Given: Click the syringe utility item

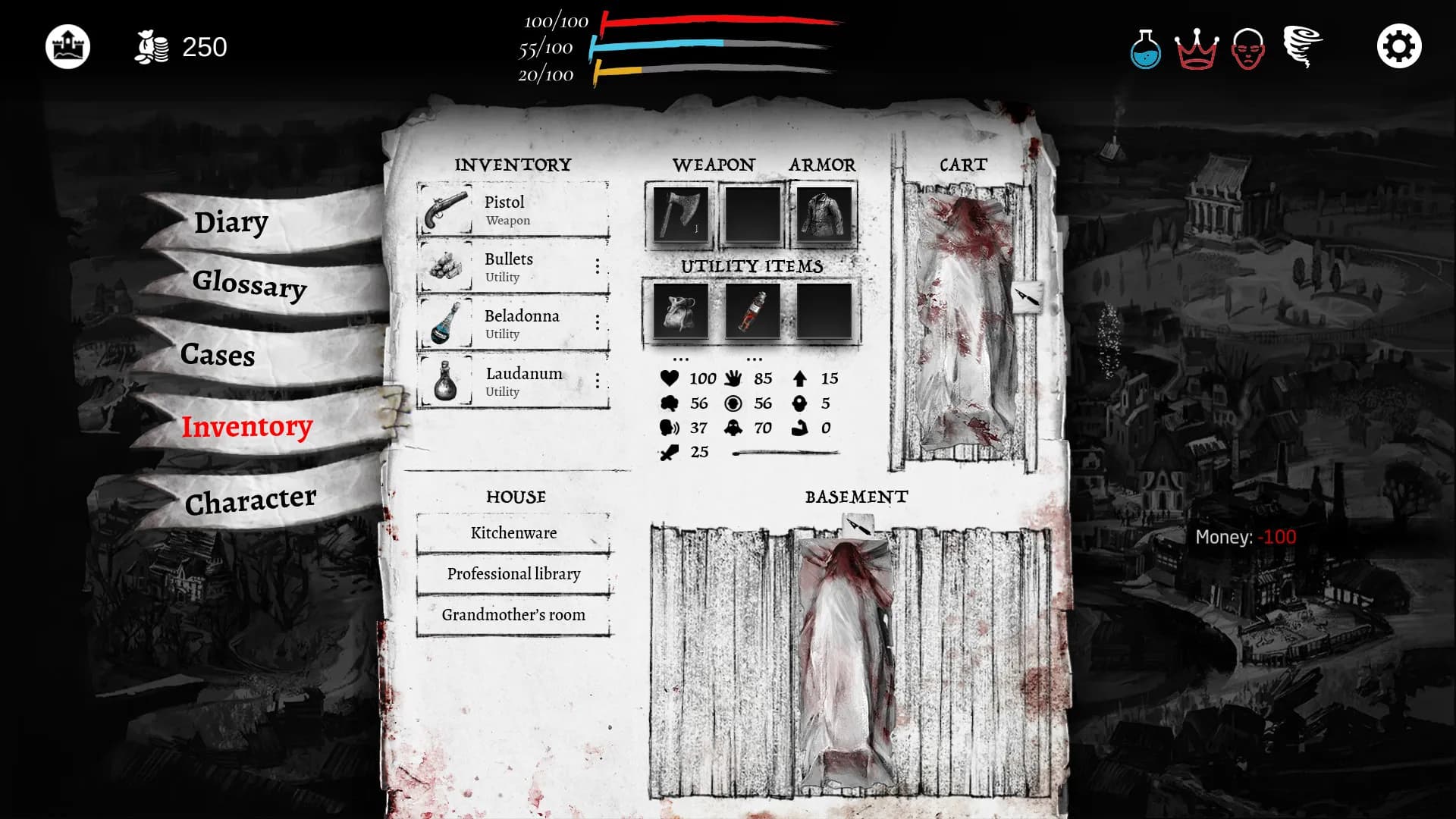Looking at the screenshot, I should click(752, 313).
